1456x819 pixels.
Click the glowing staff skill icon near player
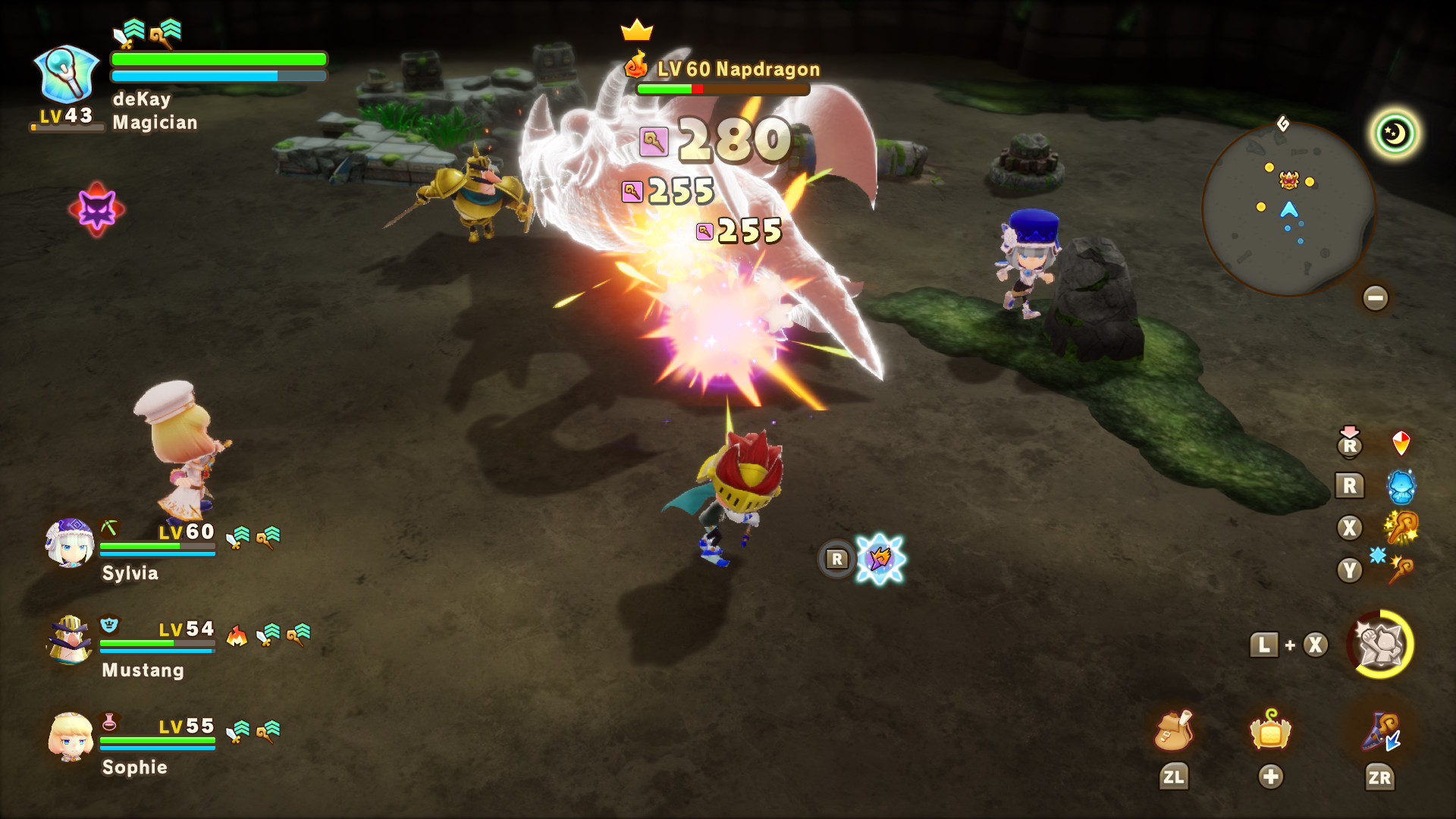click(x=880, y=559)
